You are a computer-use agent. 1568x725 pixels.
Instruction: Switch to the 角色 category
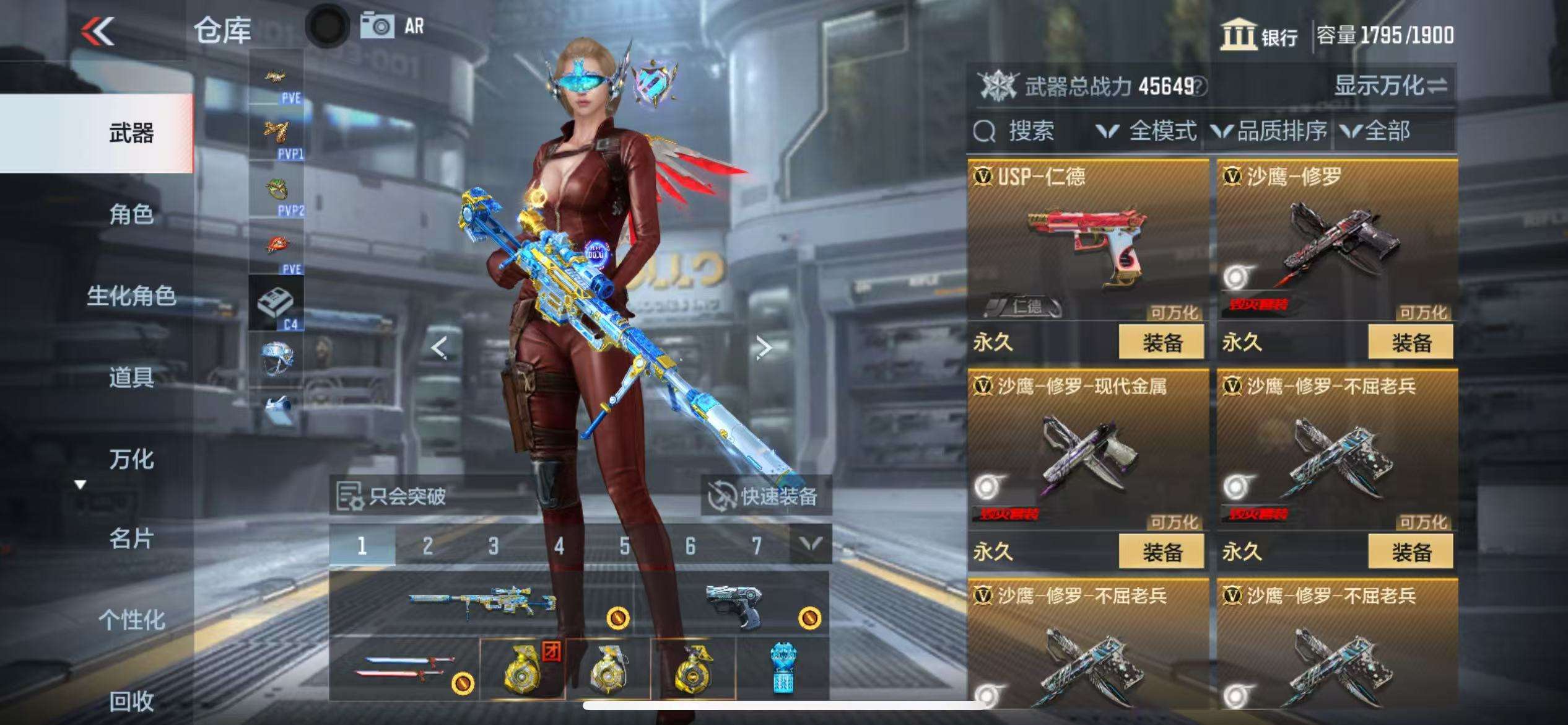click(x=131, y=214)
